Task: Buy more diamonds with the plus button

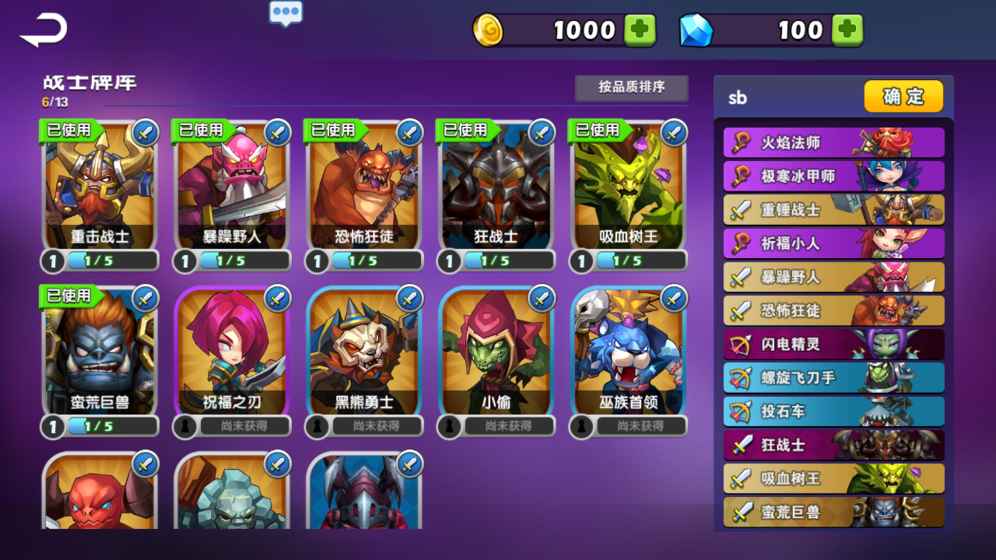Action: (x=847, y=30)
